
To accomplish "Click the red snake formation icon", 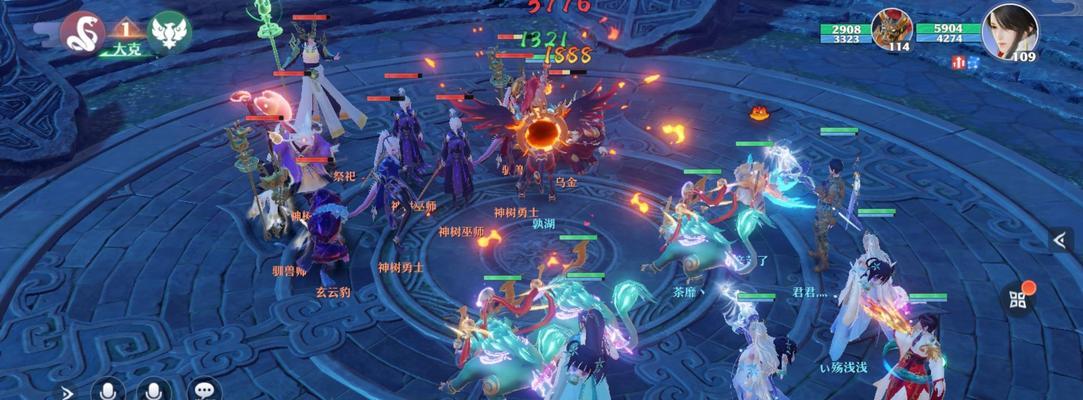I will point(82,33).
